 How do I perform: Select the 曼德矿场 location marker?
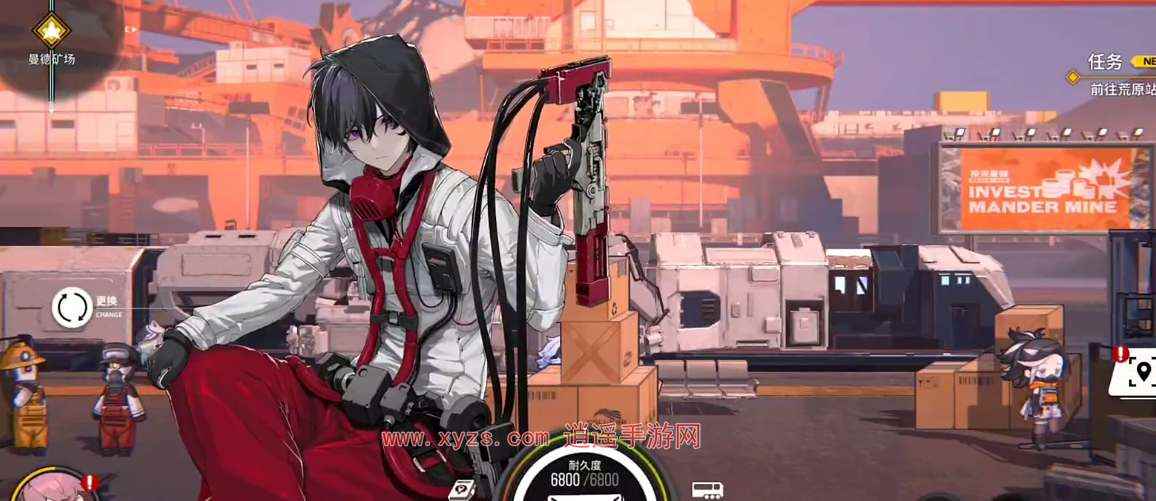(x=50, y=30)
